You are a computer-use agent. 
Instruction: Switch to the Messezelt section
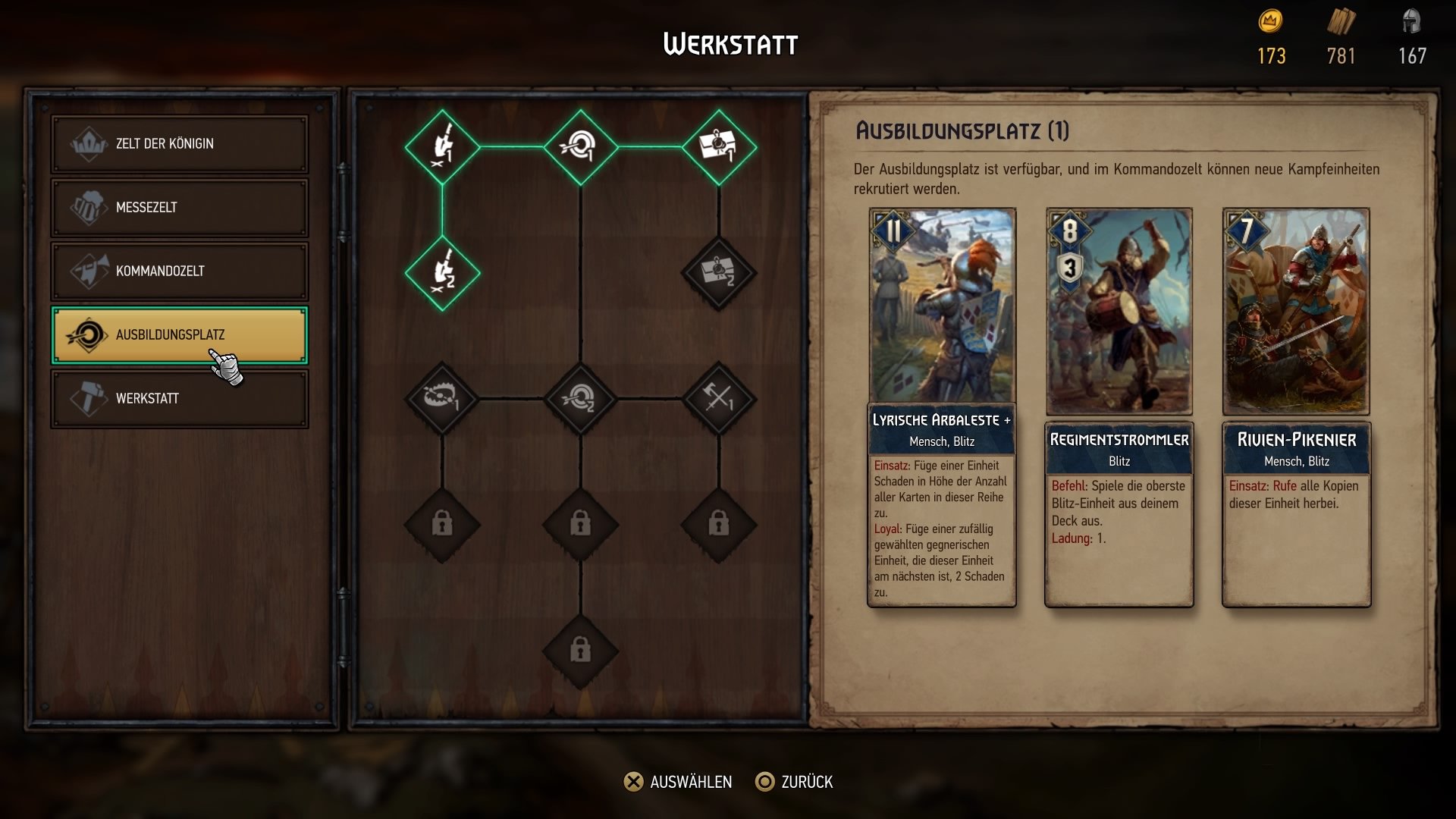(179, 207)
